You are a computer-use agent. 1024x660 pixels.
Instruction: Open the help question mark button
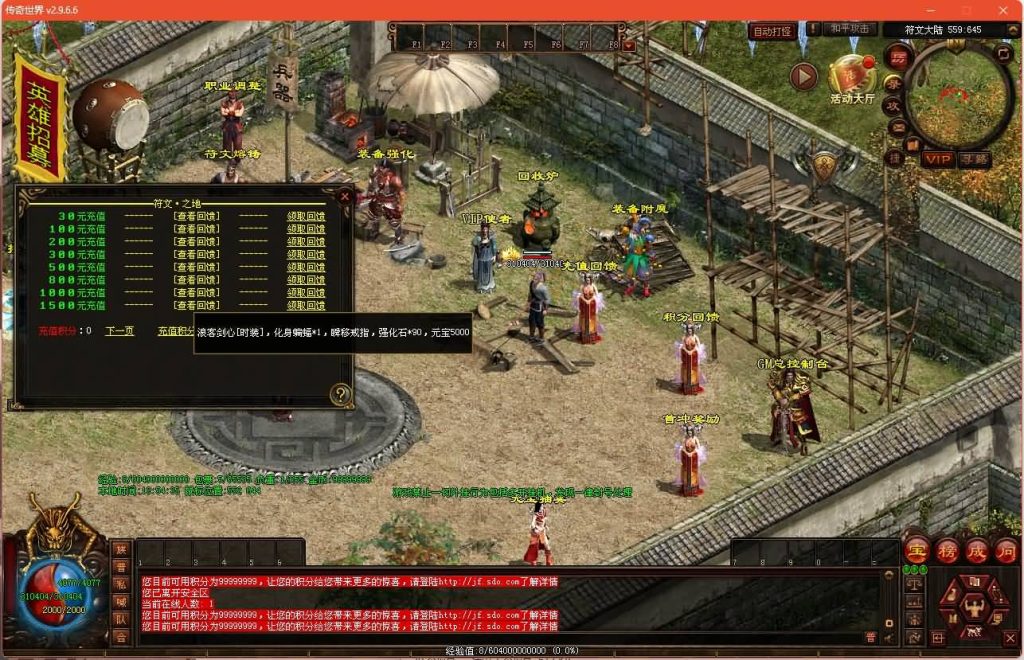[341, 393]
